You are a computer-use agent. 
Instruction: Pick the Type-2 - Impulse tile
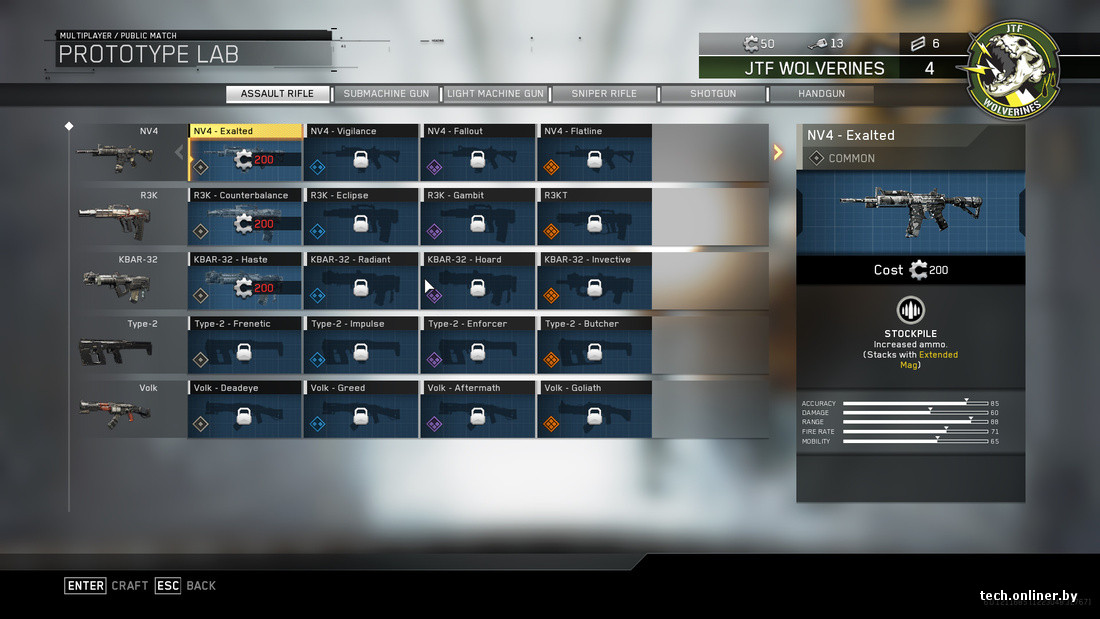[x=361, y=345]
